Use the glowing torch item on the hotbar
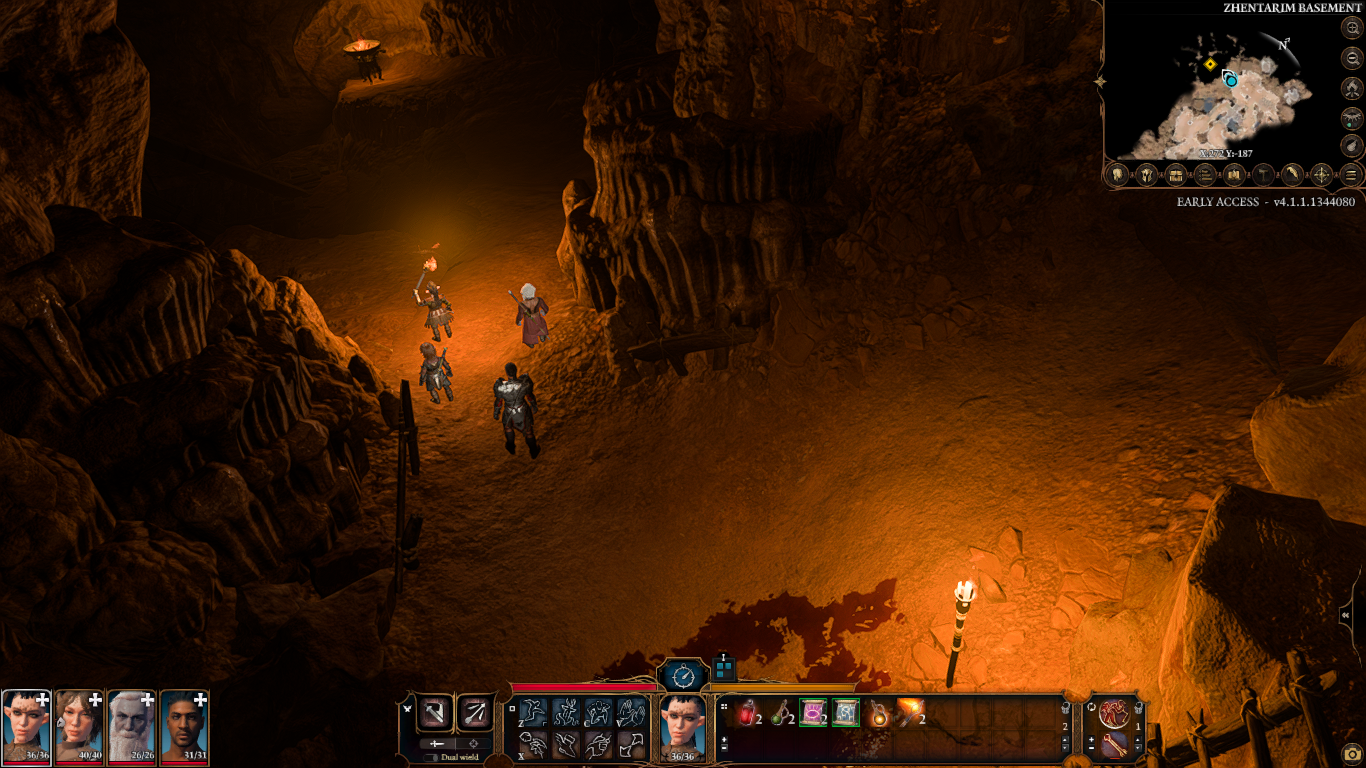Viewport: 1366px width, 768px height. click(x=911, y=710)
